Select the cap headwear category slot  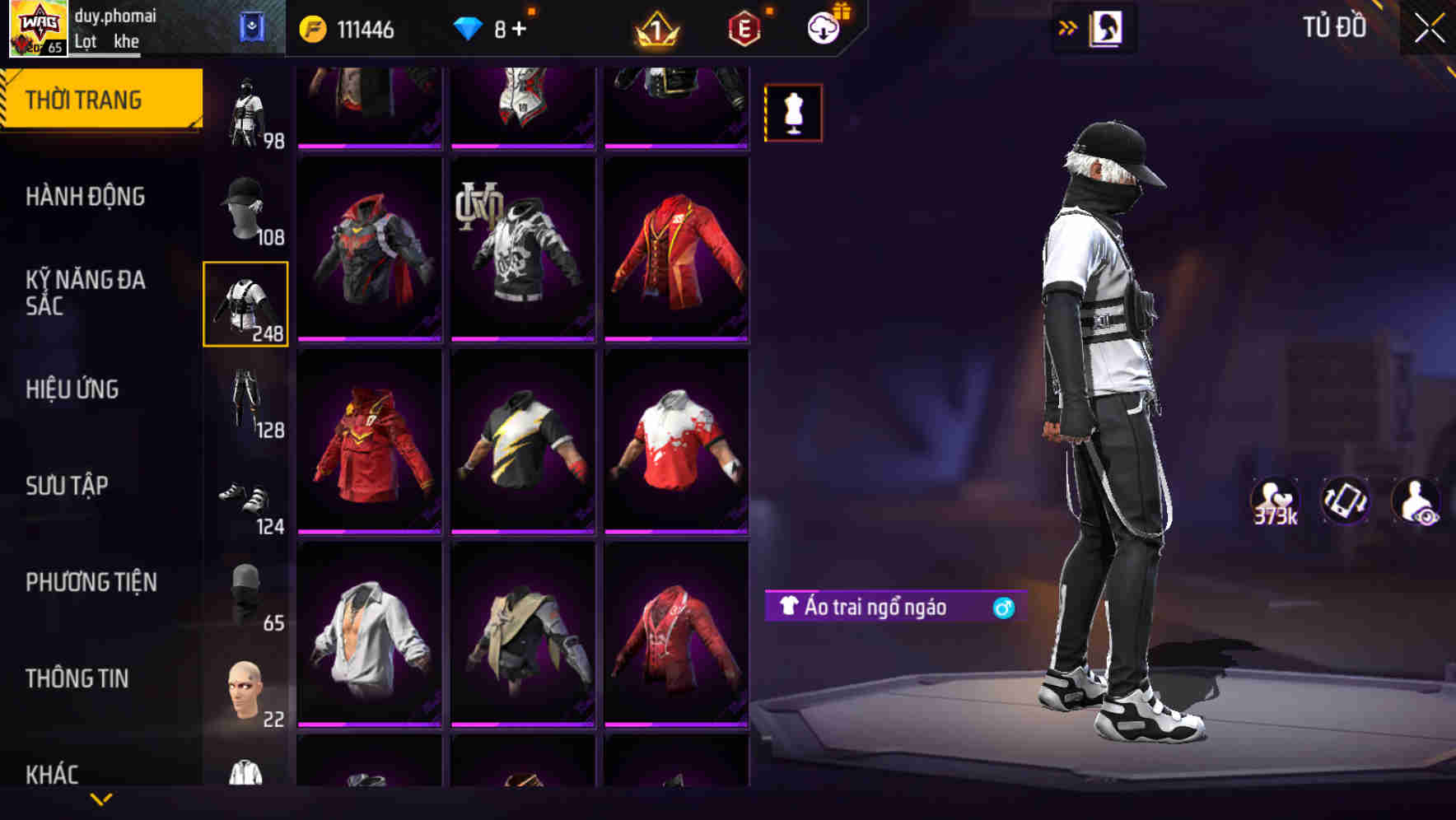point(245,206)
